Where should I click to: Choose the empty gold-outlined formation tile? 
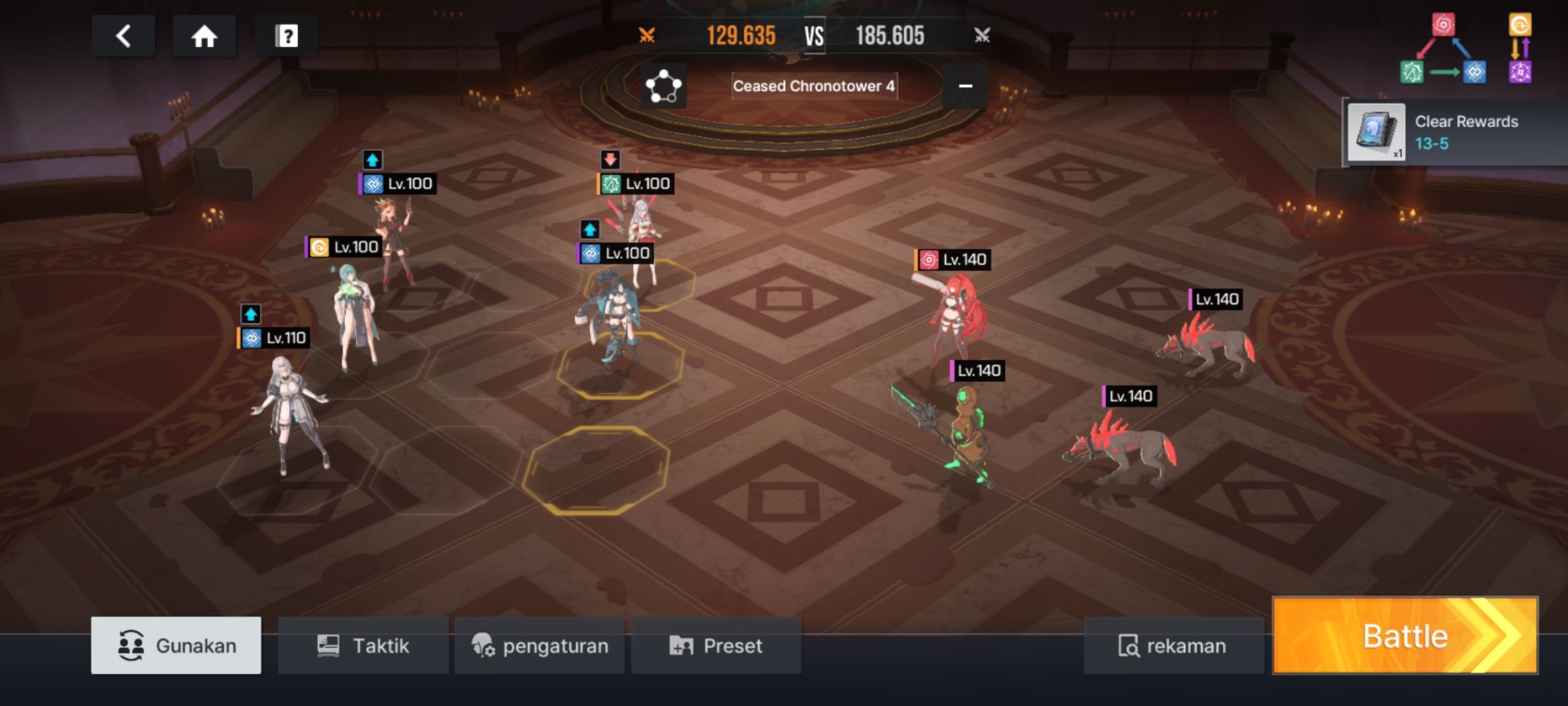tap(595, 469)
